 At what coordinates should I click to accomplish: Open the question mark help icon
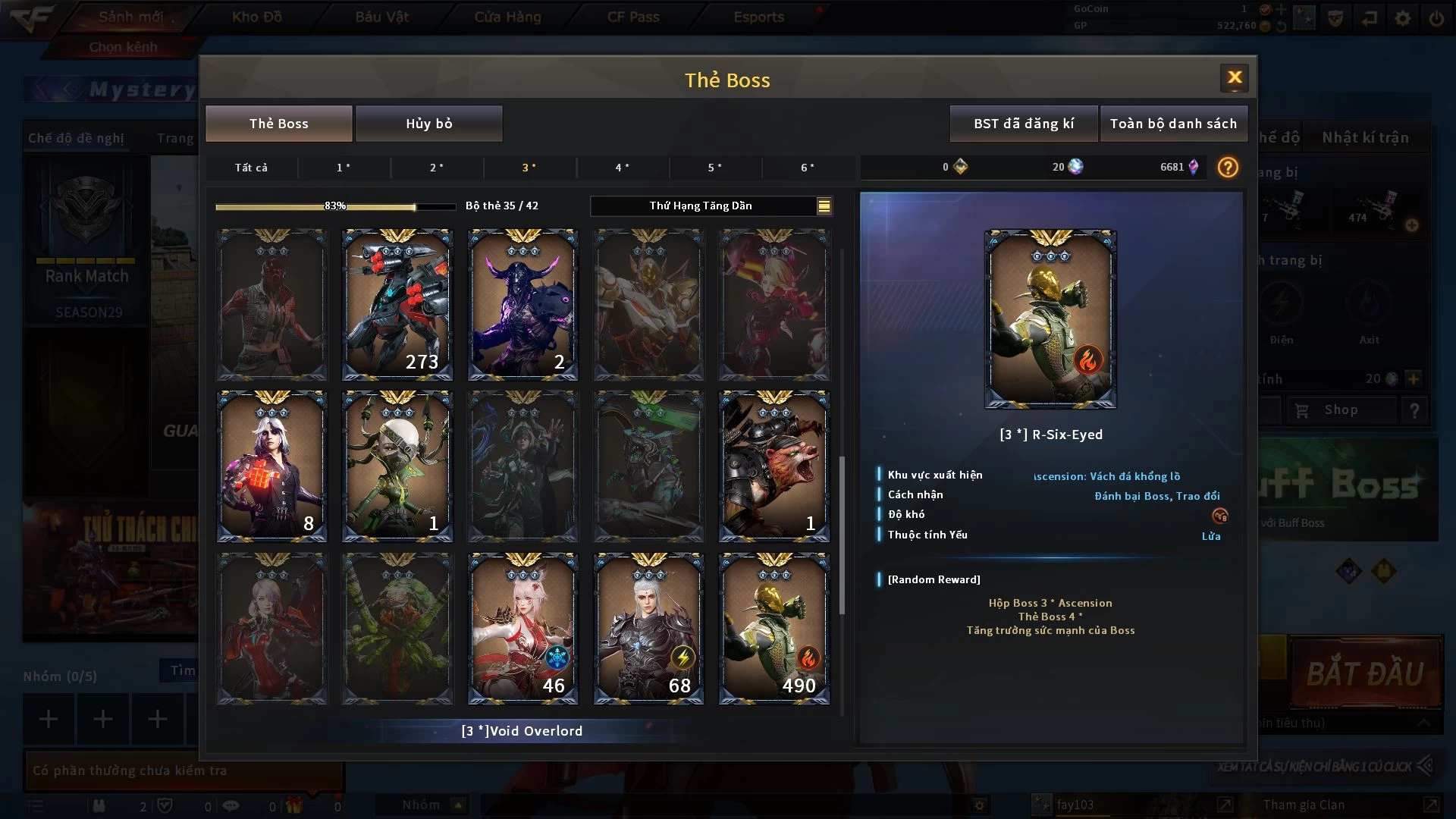[1228, 167]
